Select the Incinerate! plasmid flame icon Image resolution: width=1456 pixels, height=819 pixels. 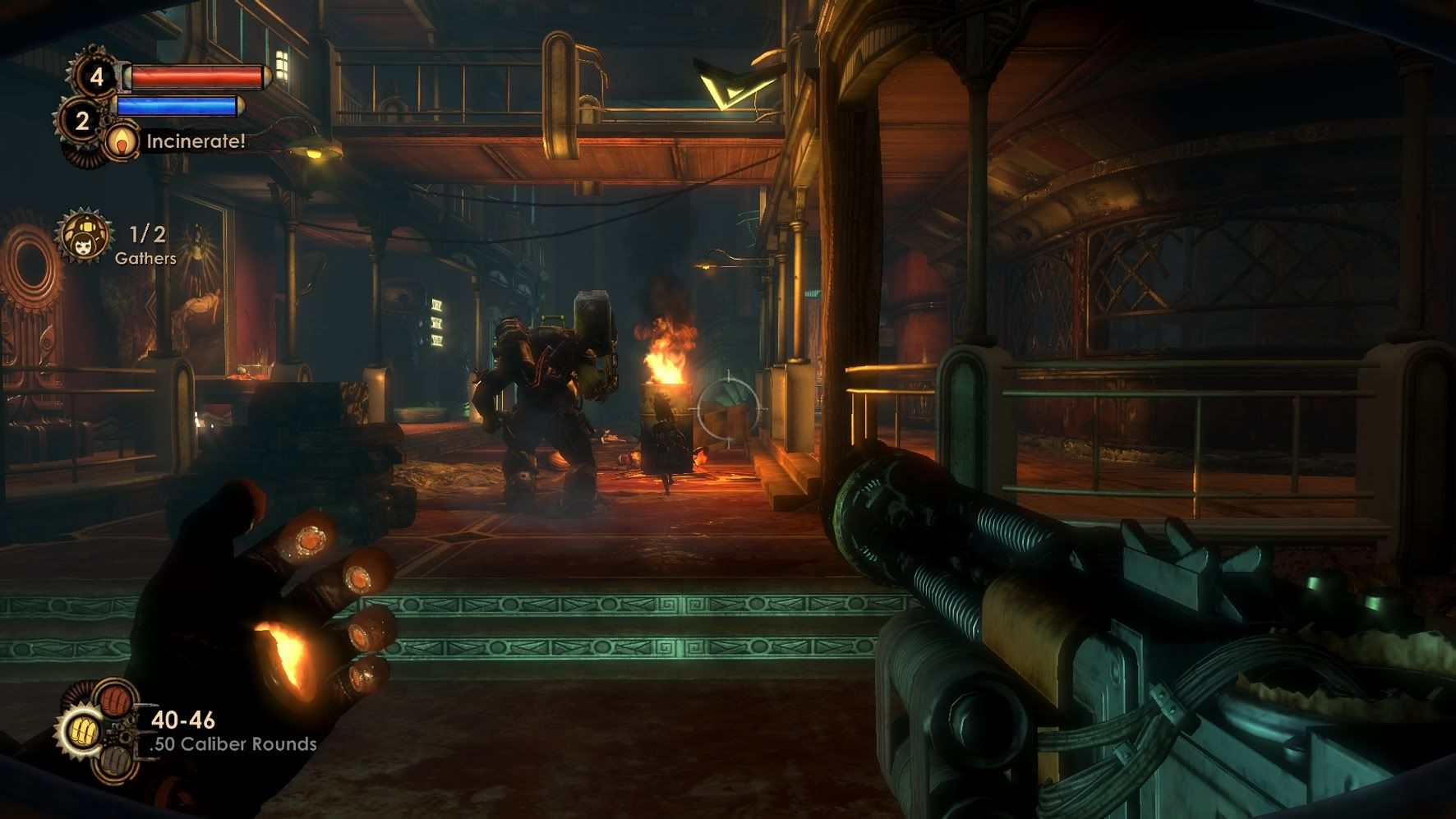click(x=122, y=141)
